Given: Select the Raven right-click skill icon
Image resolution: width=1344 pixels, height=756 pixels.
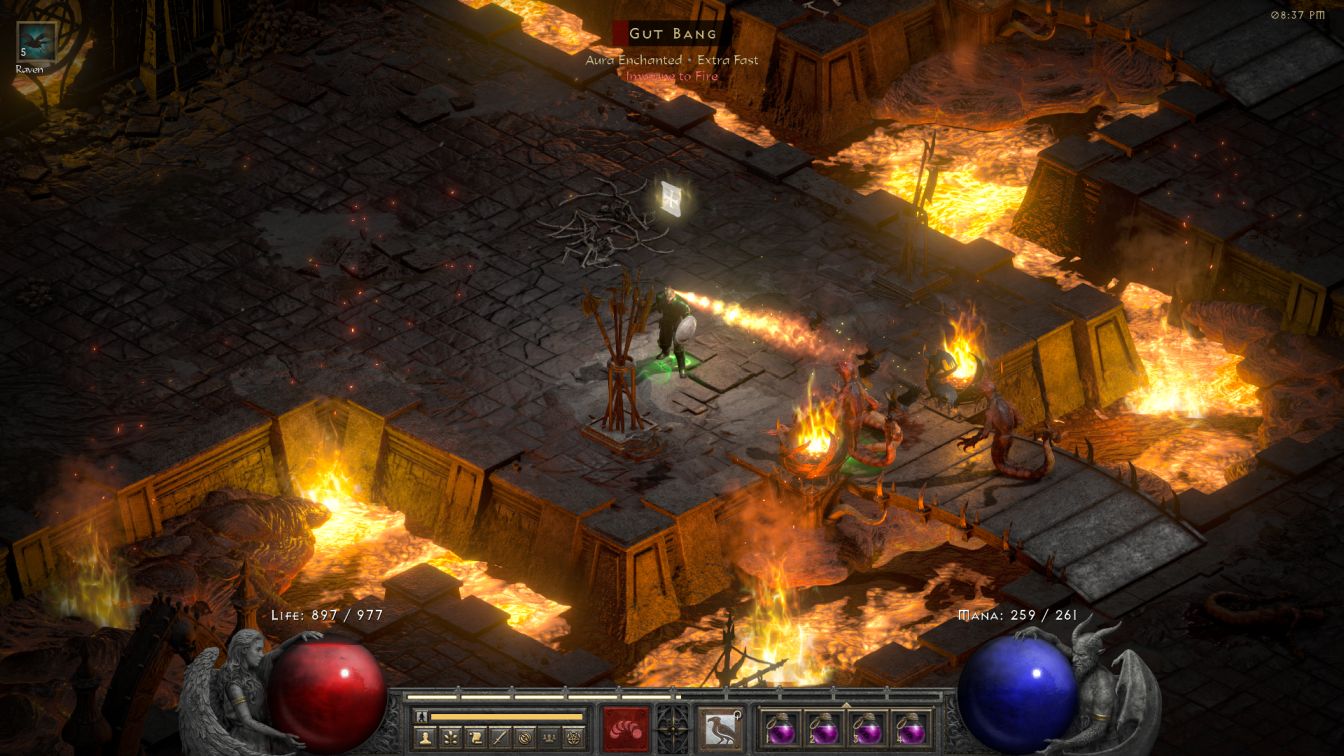Looking at the screenshot, I should pyautogui.click(x=720, y=728).
